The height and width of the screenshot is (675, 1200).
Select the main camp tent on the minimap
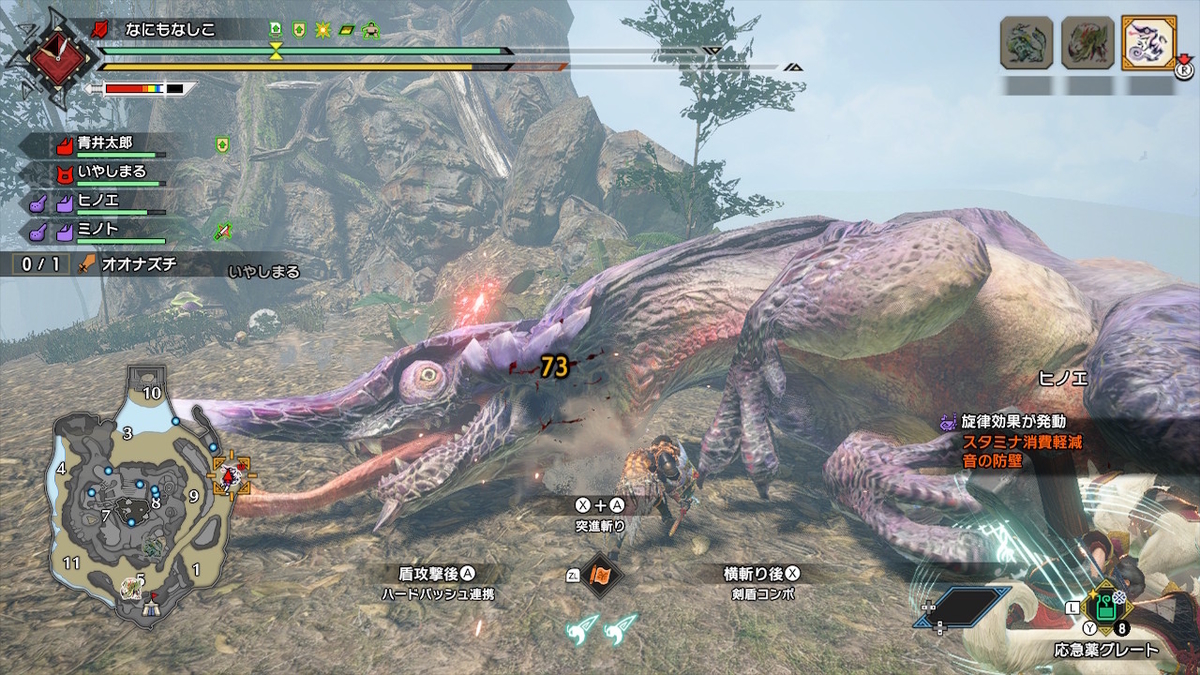click(x=150, y=605)
